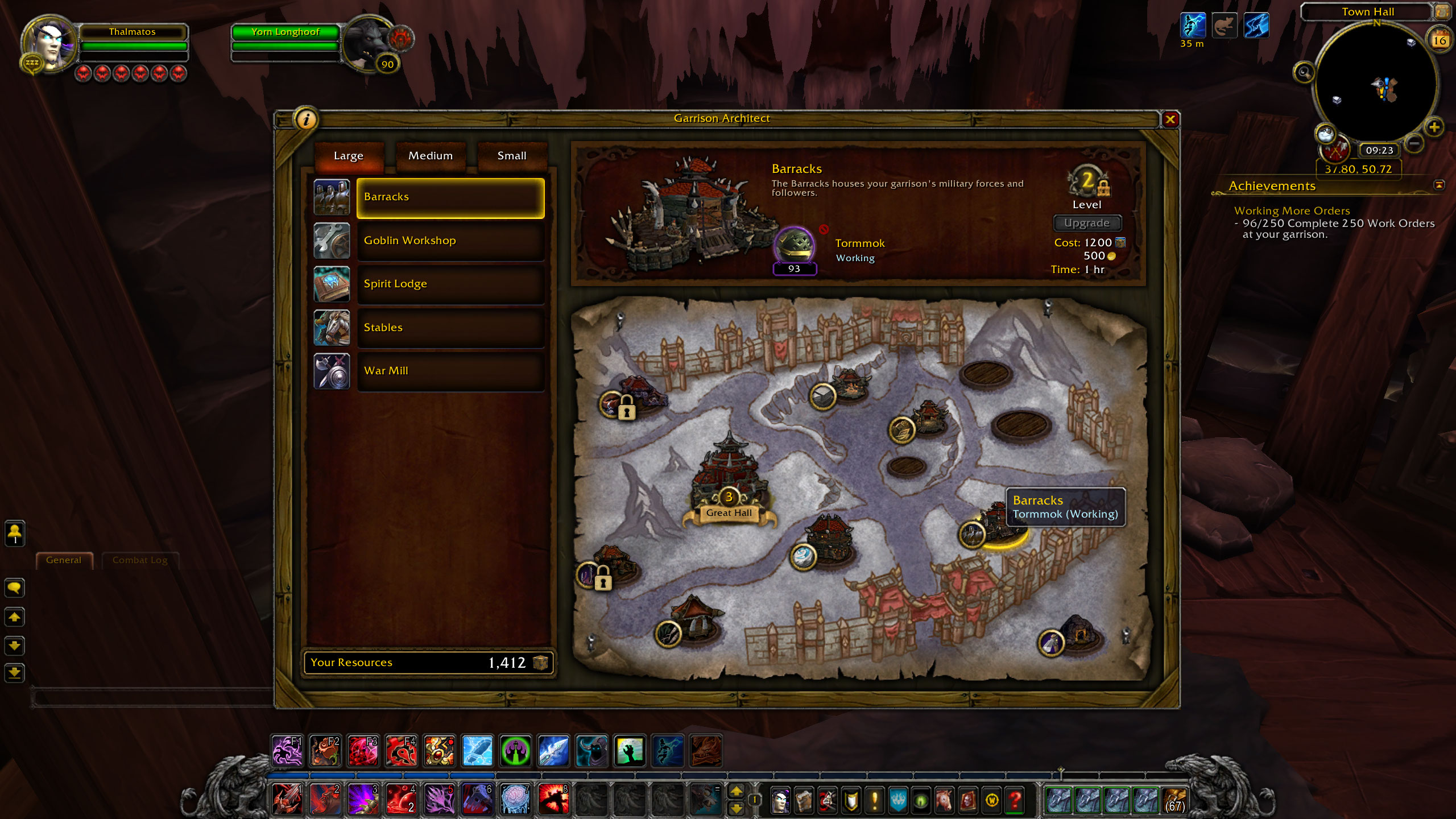Open the red question mark help button
1456x819 pixels.
(1015, 801)
